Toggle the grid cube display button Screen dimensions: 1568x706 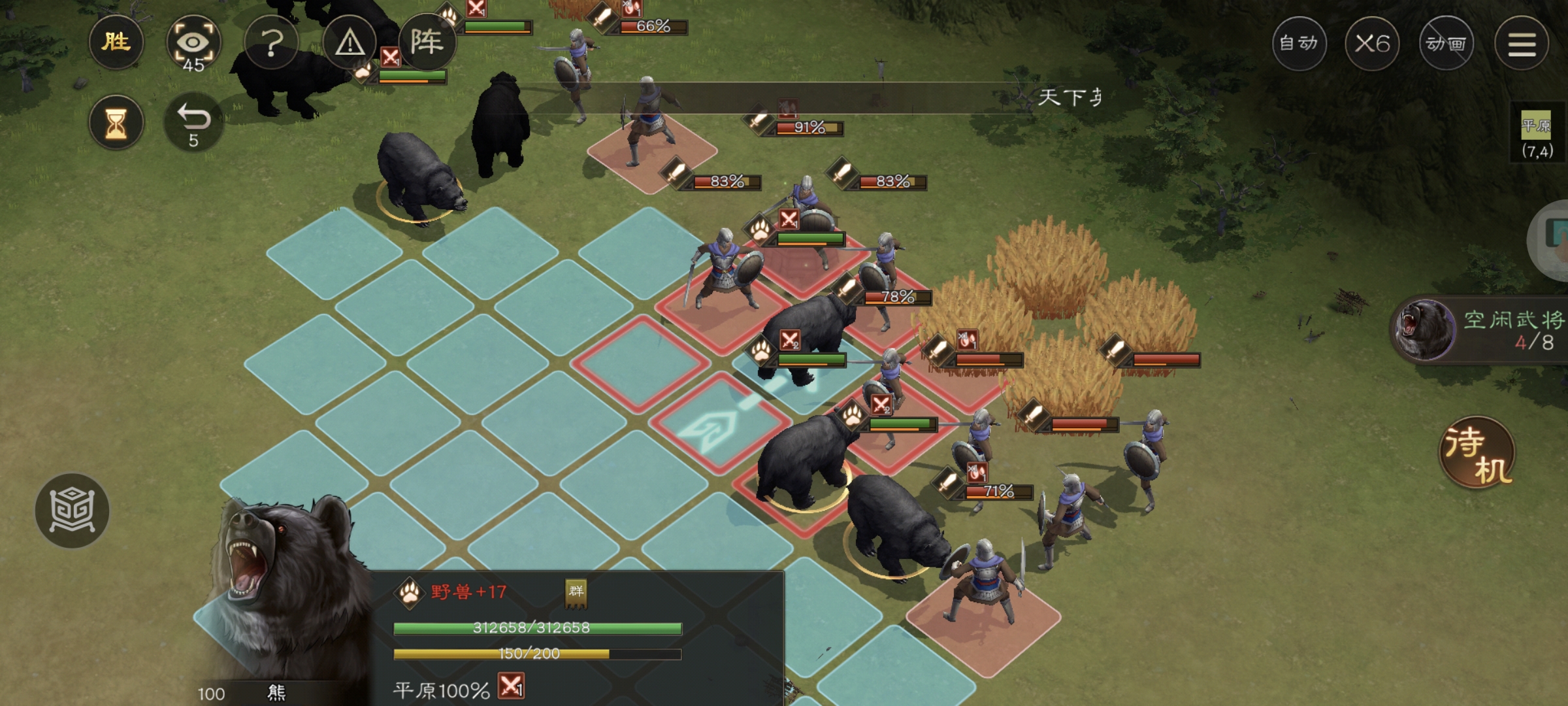72,510
